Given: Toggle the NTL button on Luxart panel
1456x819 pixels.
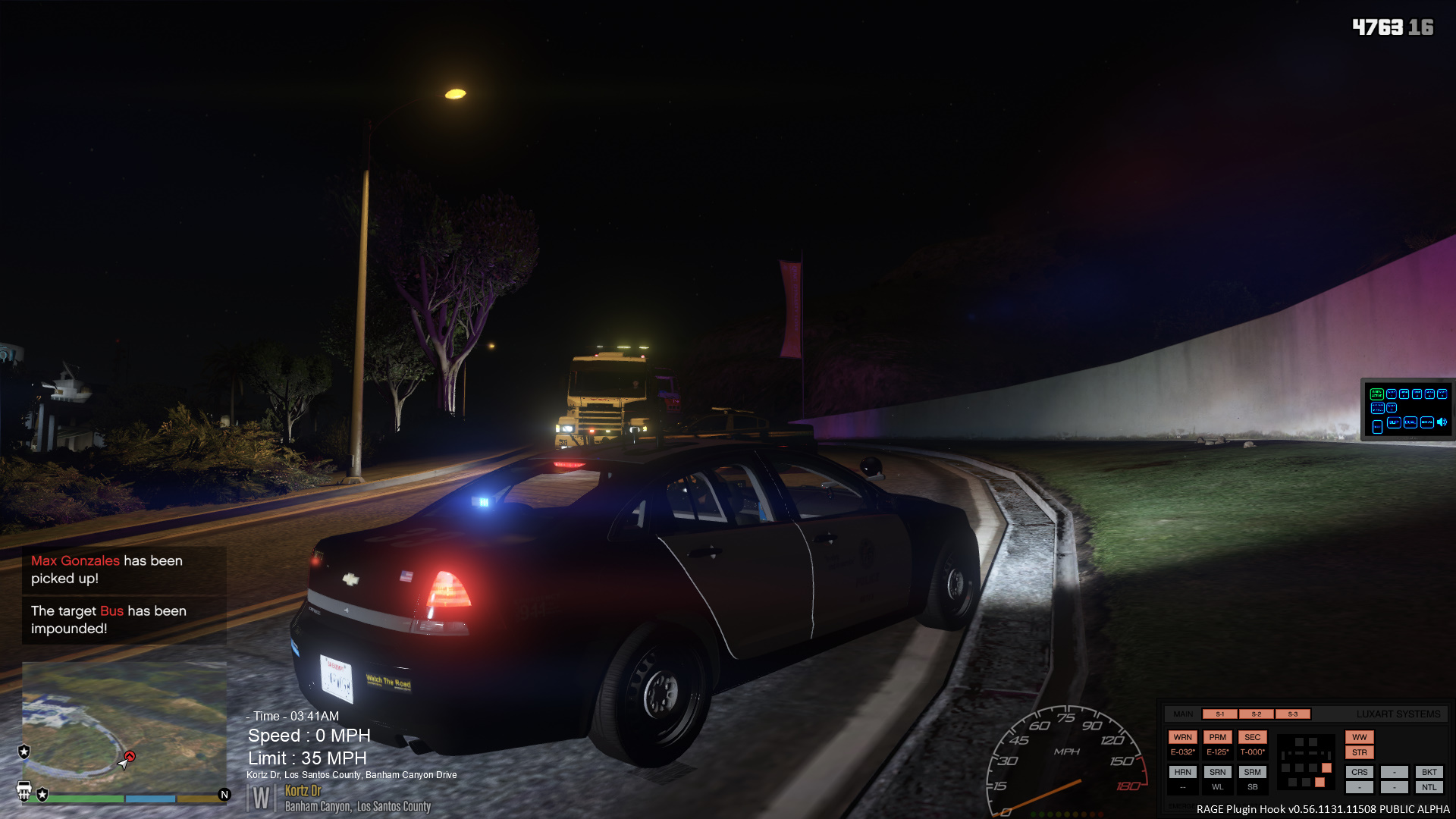Looking at the screenshot, I should (x=1429, y=787).
